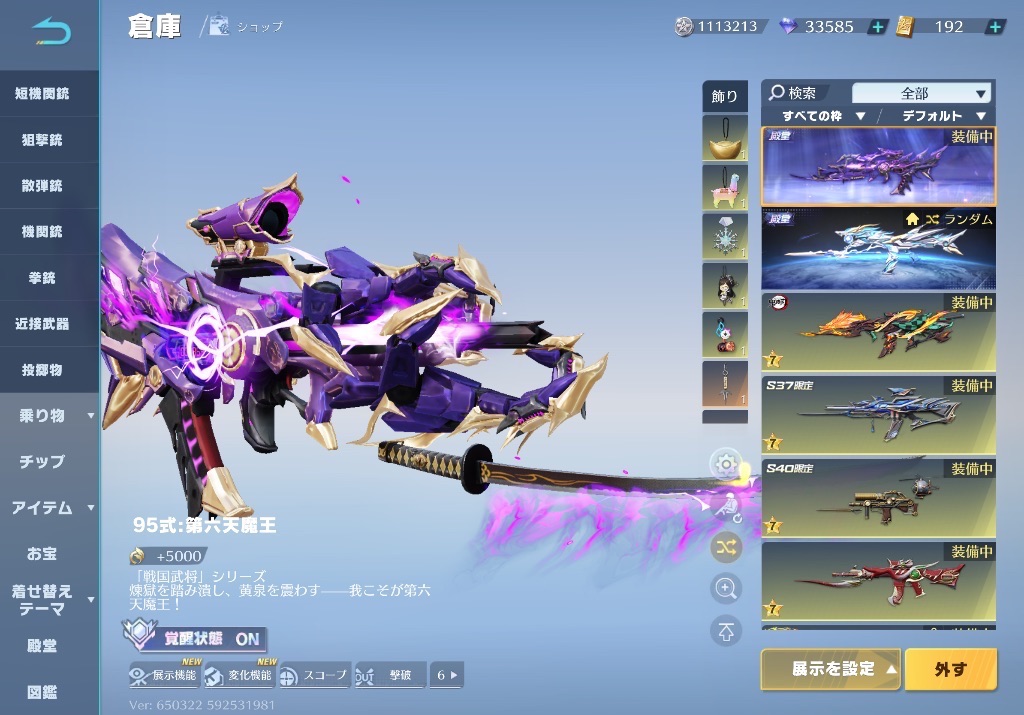
Task: Click the magnifier zoom-in icon
Action: point(725,588)
